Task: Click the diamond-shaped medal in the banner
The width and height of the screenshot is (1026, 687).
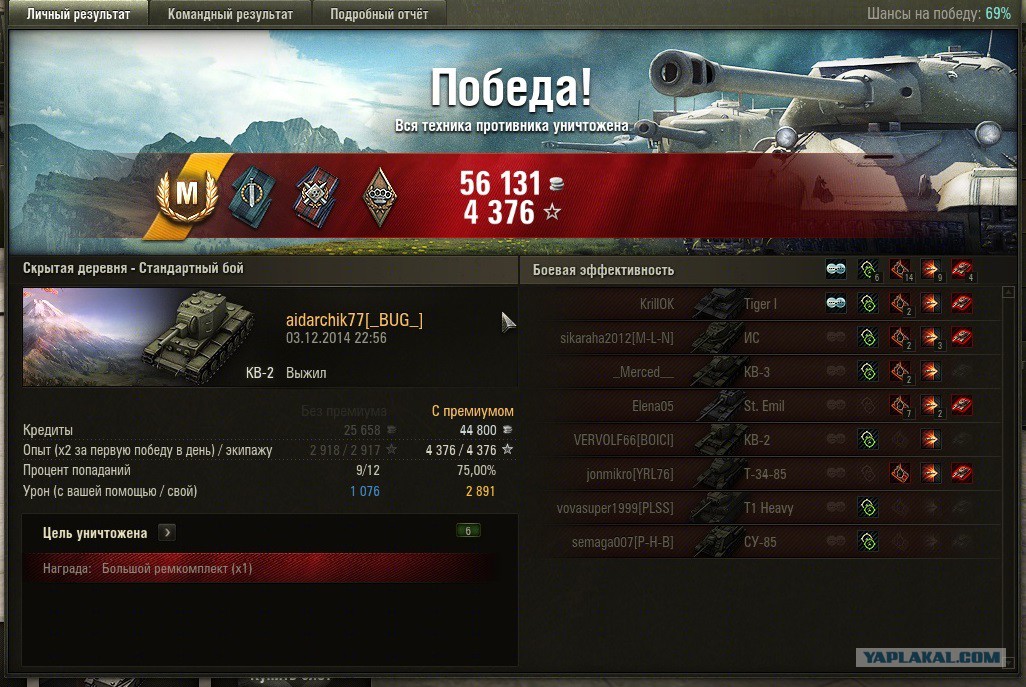Action: pos(378,192)
